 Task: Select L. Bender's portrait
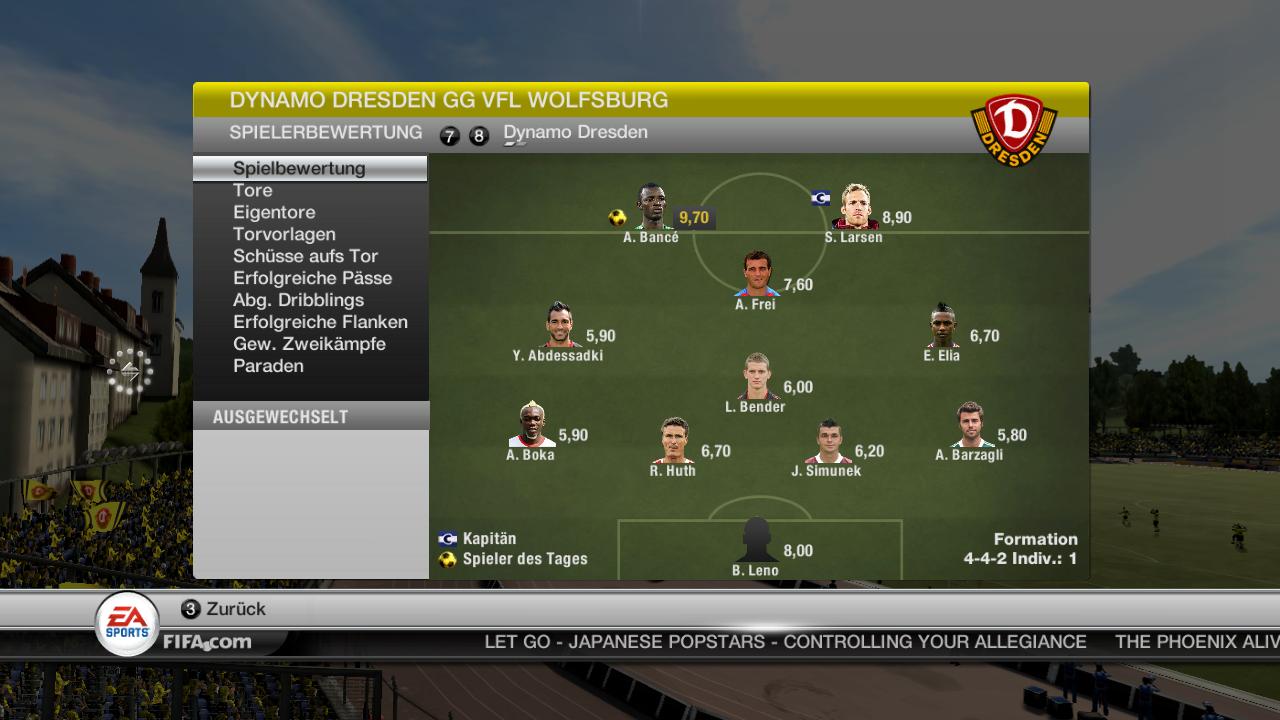point(757,378)
